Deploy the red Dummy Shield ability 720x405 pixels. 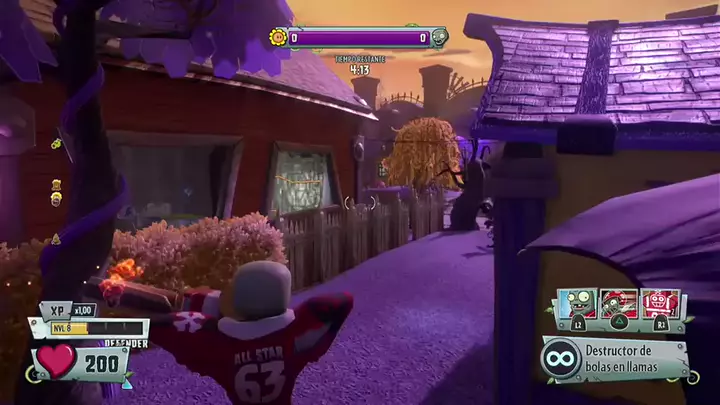[x=660, y=304]
